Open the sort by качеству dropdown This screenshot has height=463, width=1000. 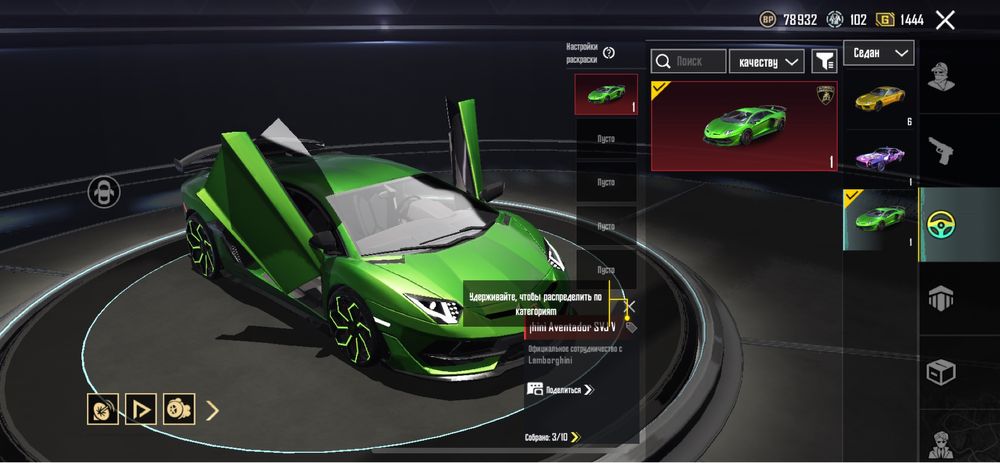[x=766, y=62]
